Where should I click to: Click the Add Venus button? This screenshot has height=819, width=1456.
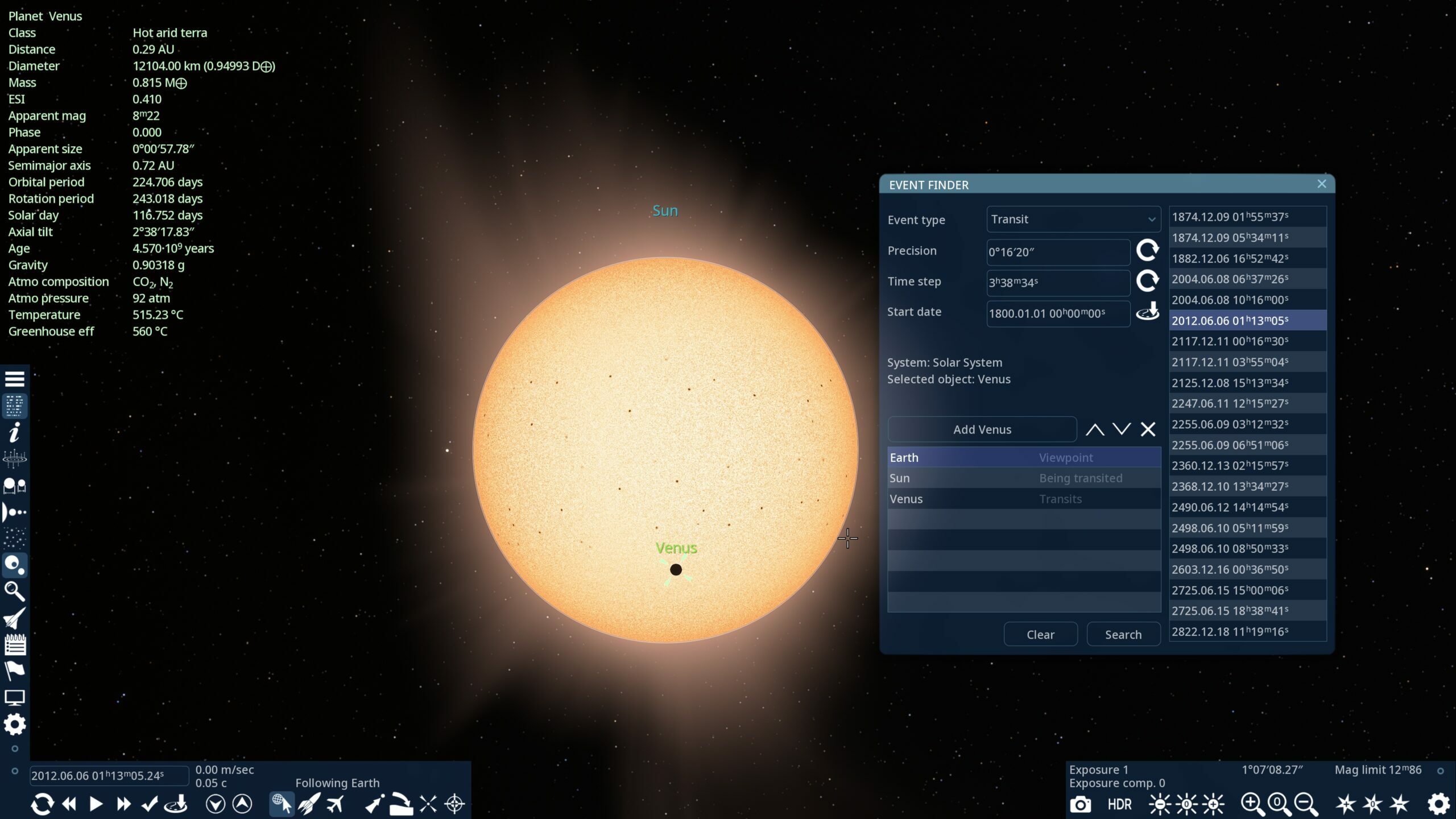point(982,429)
